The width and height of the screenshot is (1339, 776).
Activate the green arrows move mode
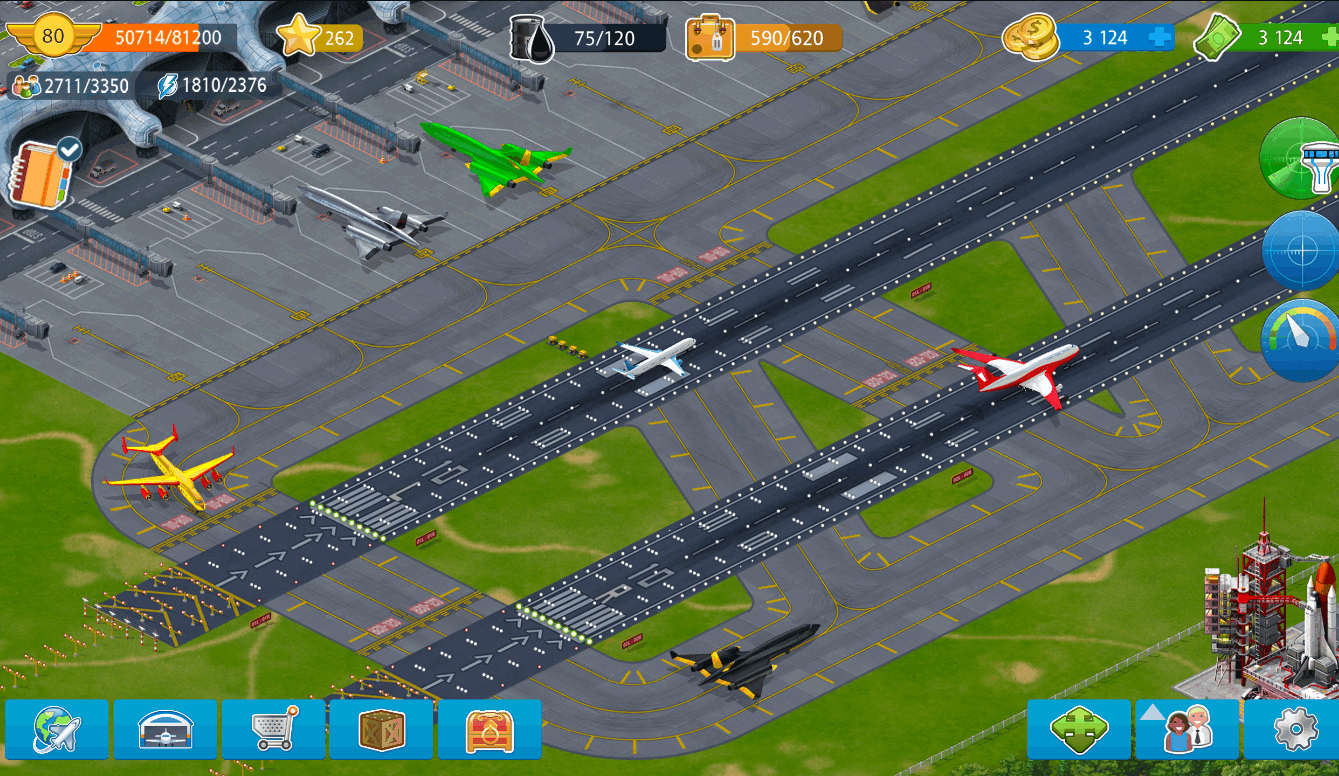[x=1078, y=730]
